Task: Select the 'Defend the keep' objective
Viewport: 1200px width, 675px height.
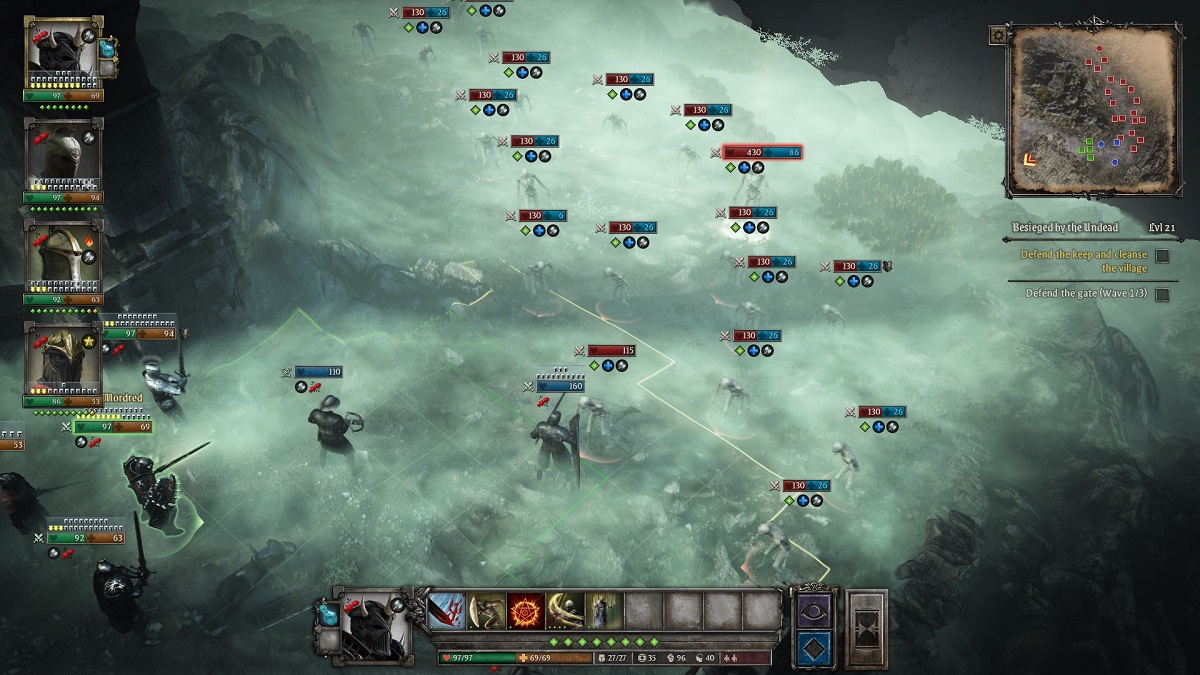Action: coord(1083,261)
